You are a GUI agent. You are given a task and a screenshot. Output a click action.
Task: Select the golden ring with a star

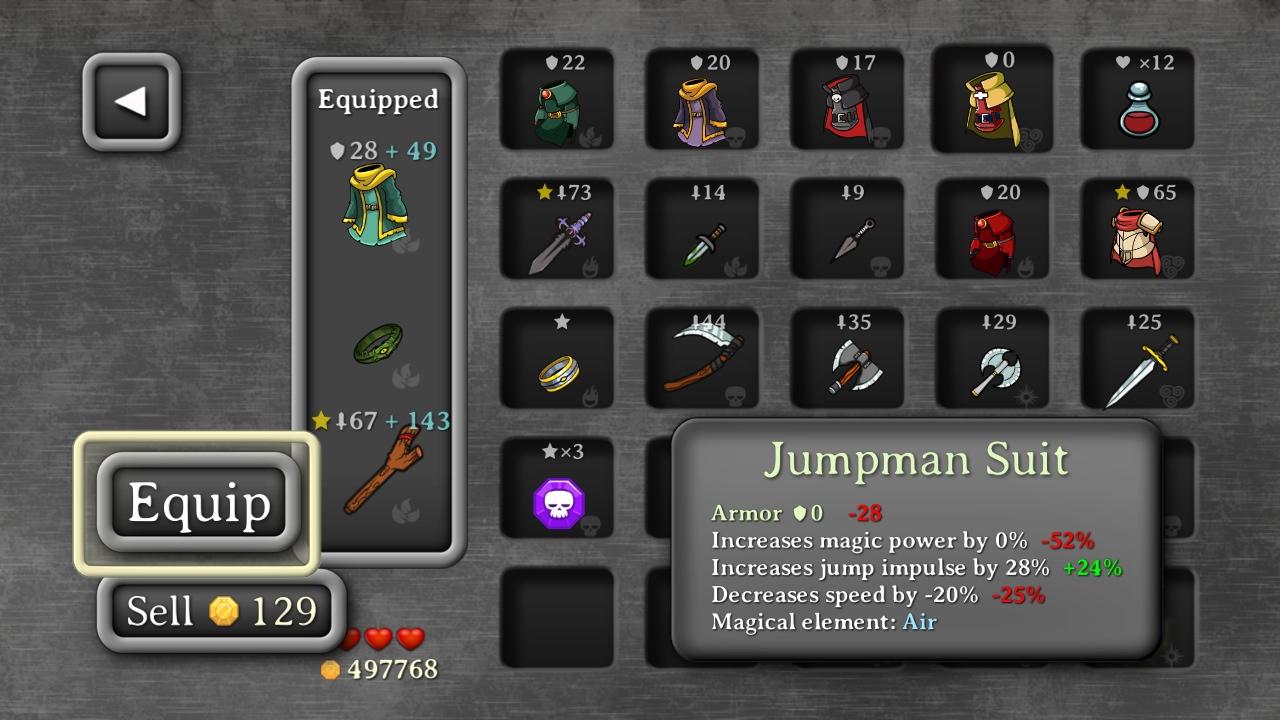coord(556,360)
